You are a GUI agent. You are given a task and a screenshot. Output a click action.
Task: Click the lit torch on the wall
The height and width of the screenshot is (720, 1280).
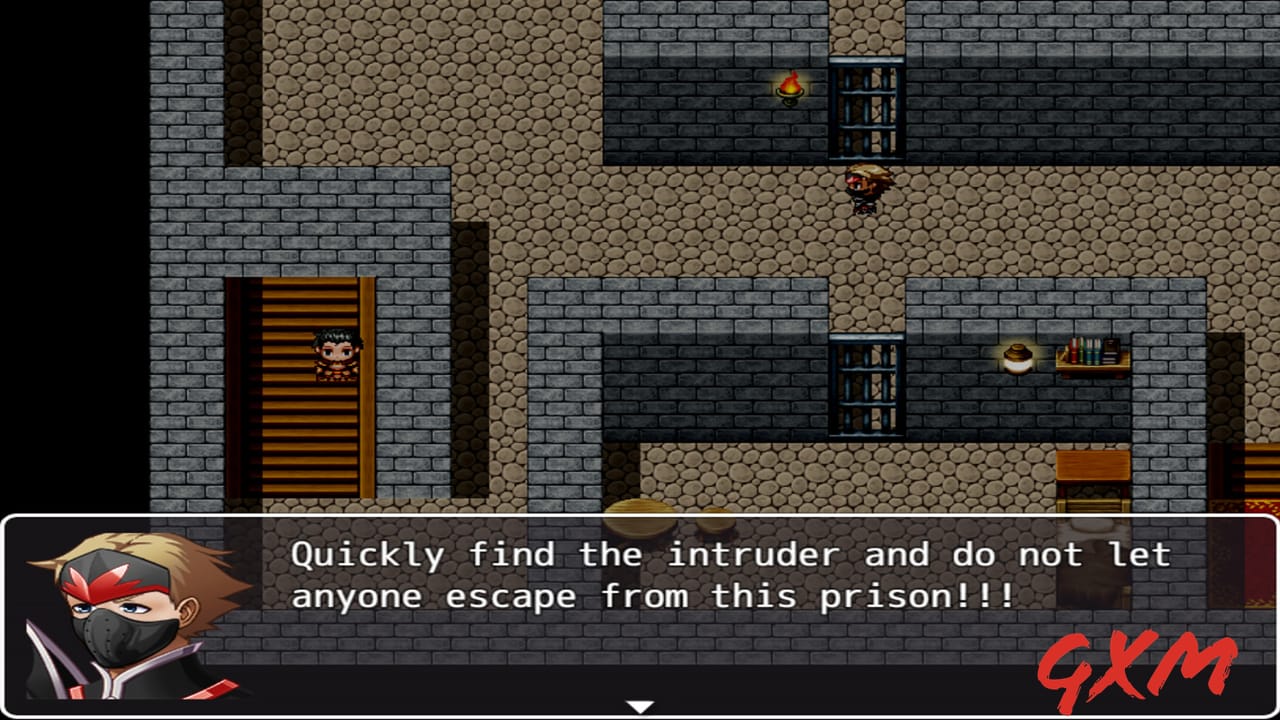coord(791,90)
